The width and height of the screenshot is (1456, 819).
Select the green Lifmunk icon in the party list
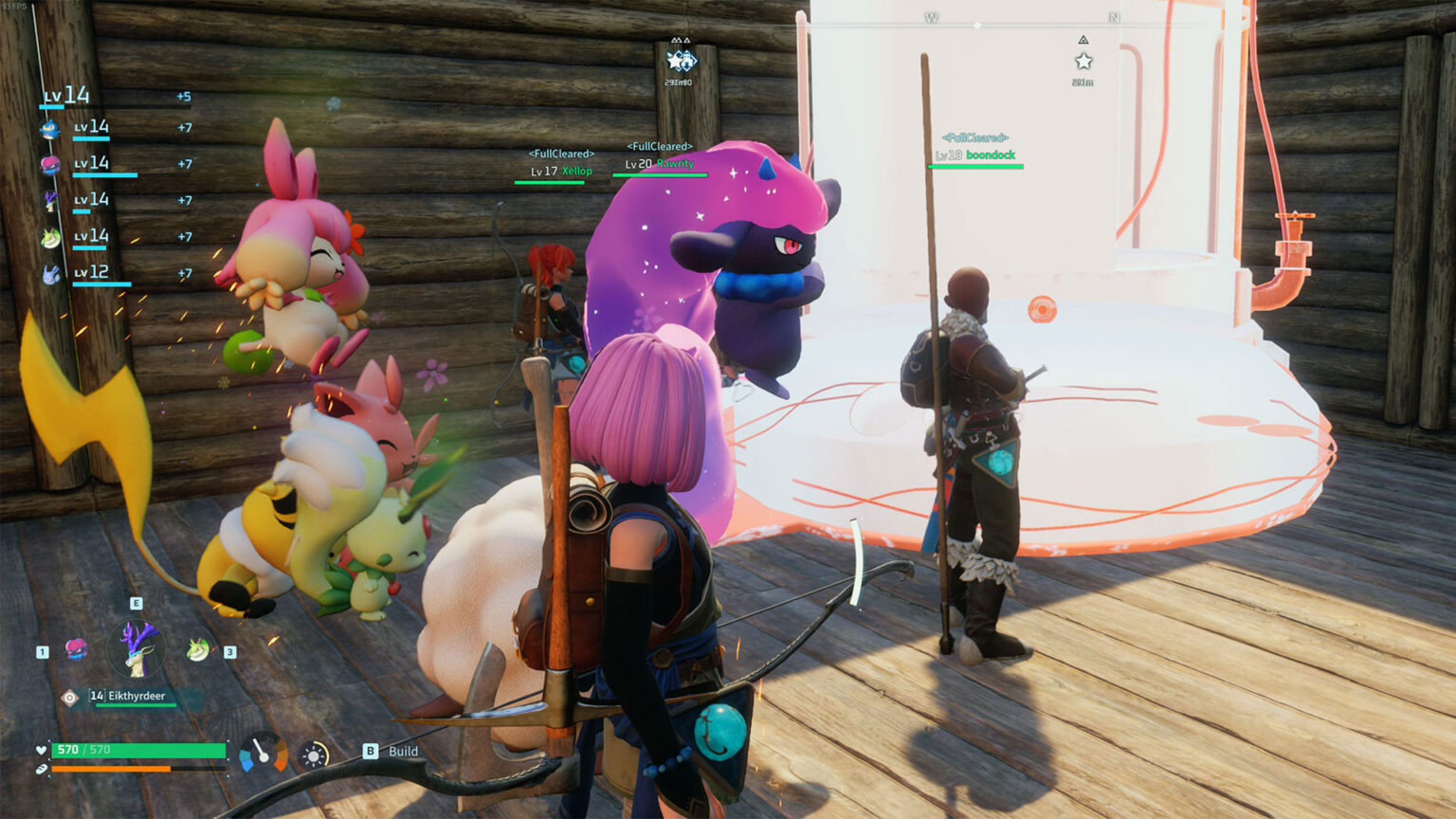[50, 238]
